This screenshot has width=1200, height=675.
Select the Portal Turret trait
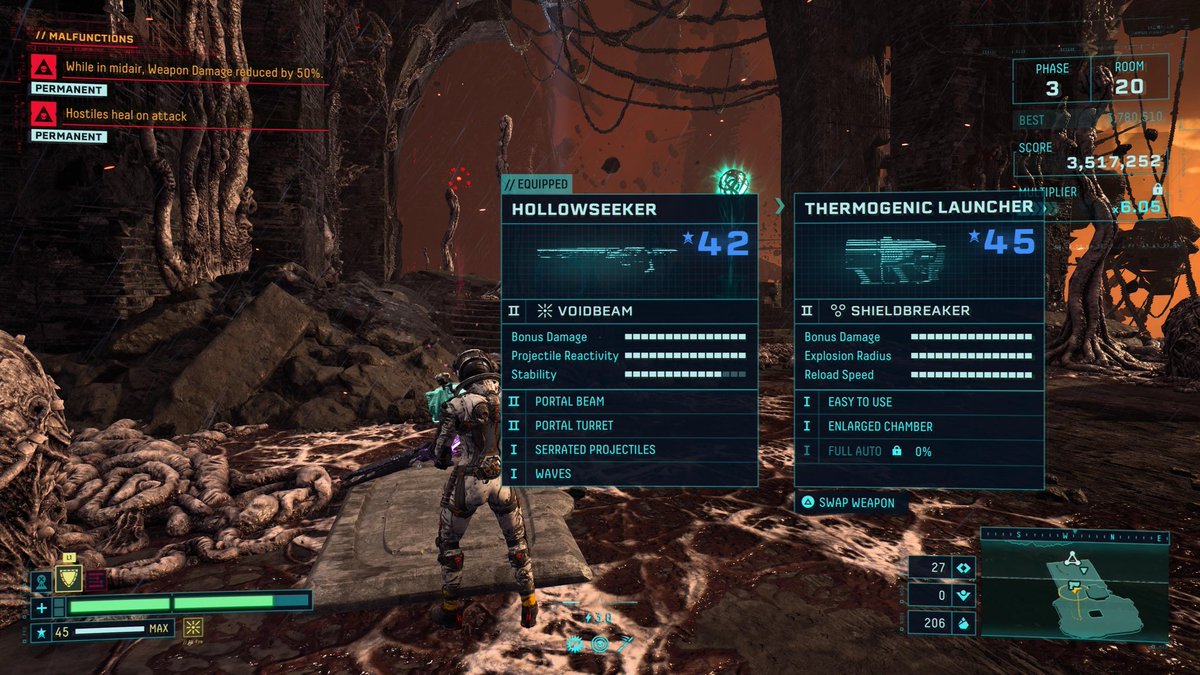629,425
